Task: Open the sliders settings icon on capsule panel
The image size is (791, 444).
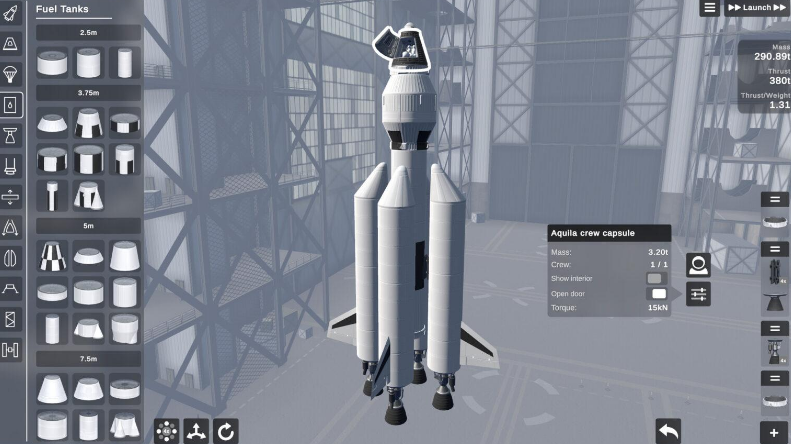Action: 698,294
